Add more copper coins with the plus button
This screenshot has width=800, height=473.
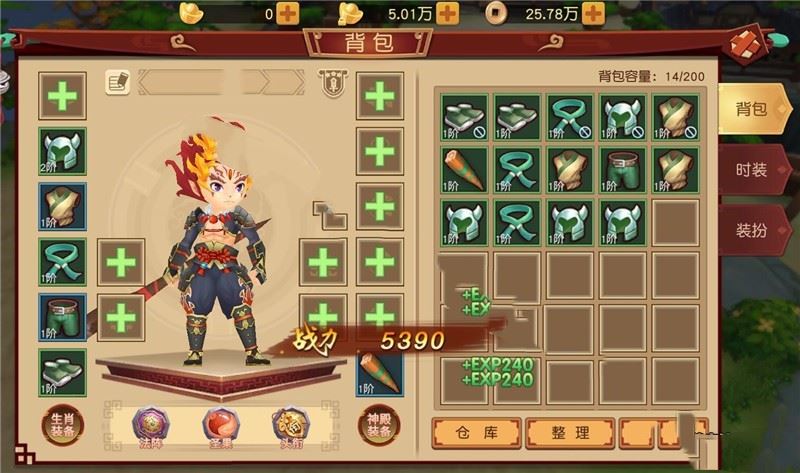(593, 13)
